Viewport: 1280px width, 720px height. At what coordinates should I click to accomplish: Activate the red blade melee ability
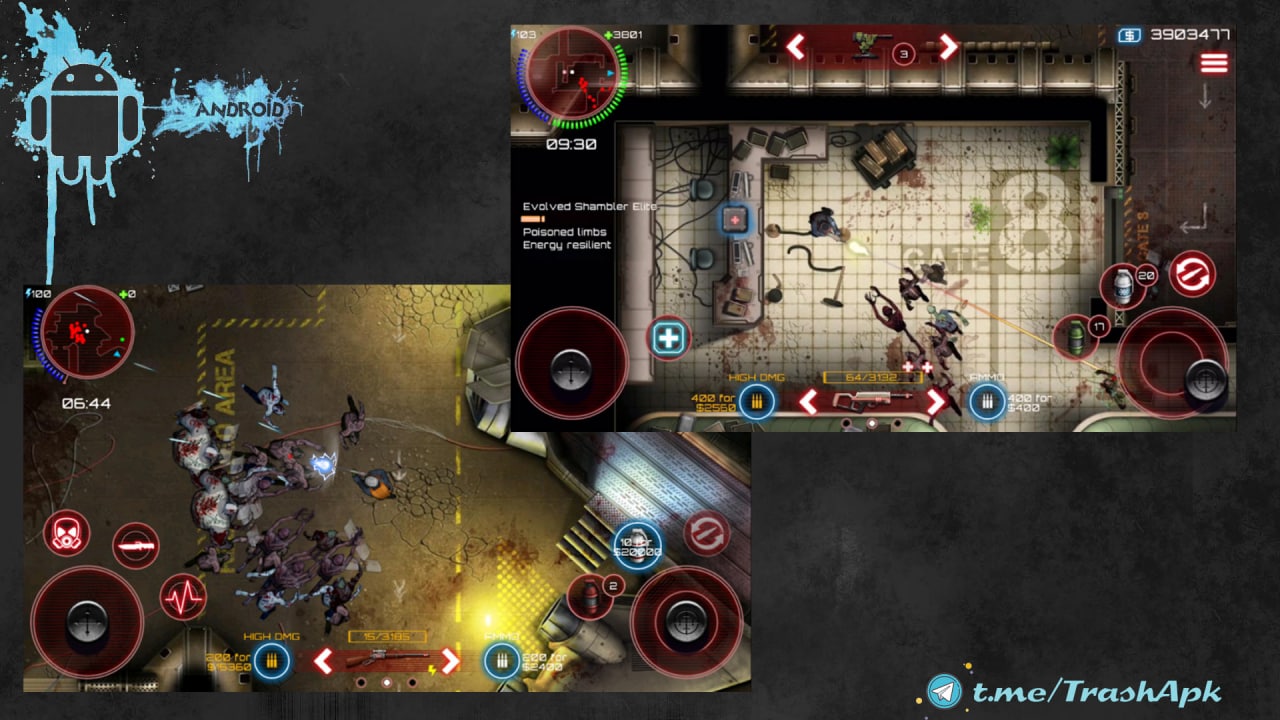[136, 545]
